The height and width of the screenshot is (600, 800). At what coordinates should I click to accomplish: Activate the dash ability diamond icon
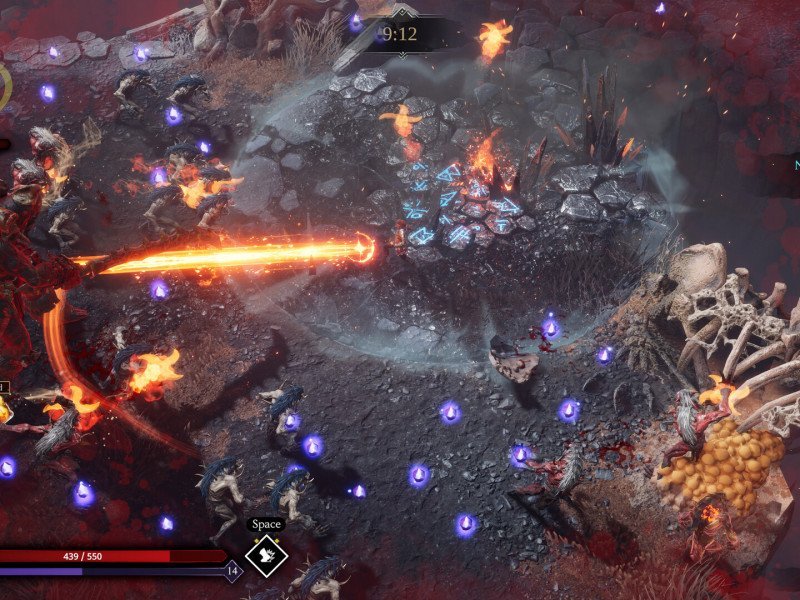point(267,557)
